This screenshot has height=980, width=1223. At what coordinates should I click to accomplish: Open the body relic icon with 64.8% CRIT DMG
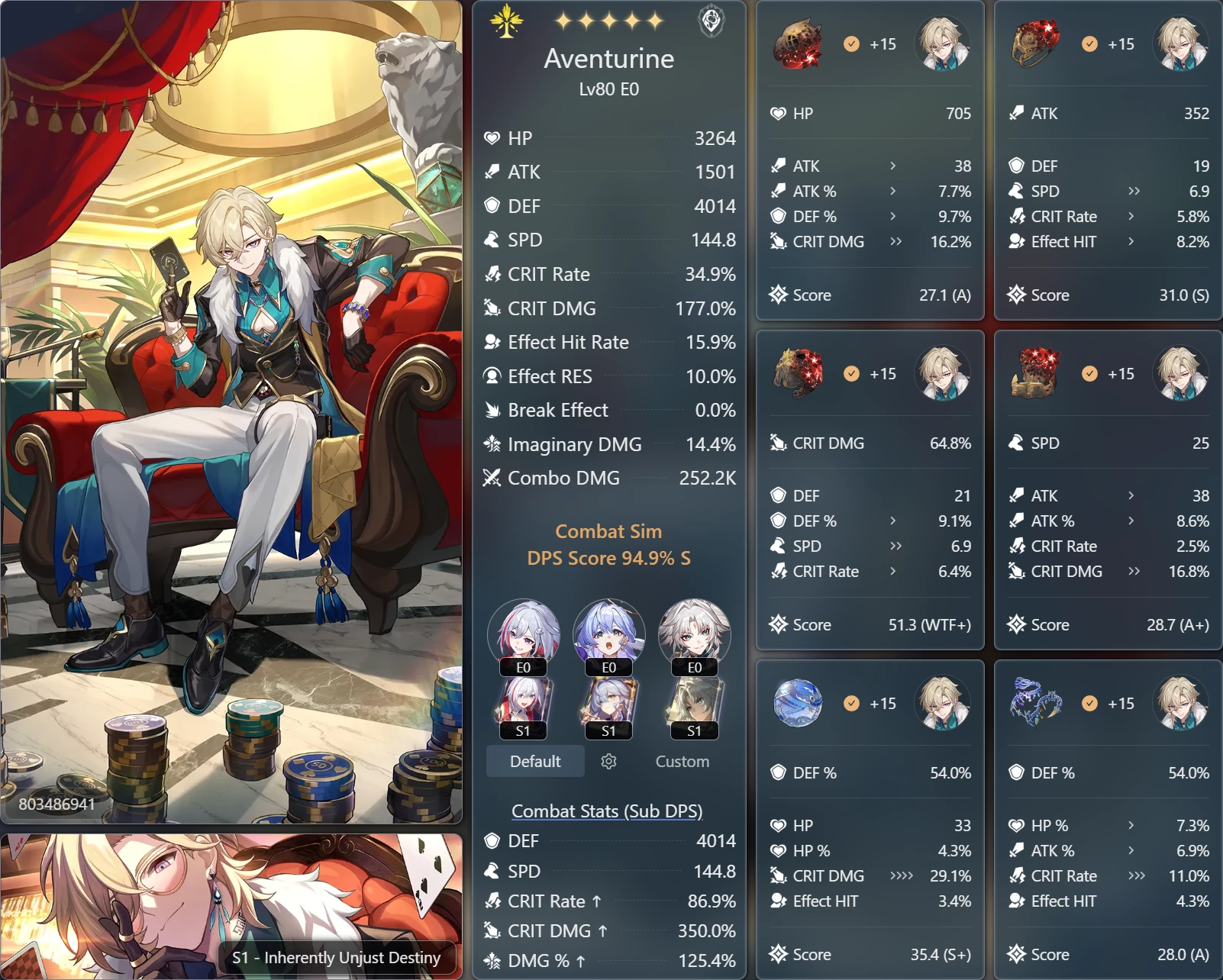tap(799, 374)
